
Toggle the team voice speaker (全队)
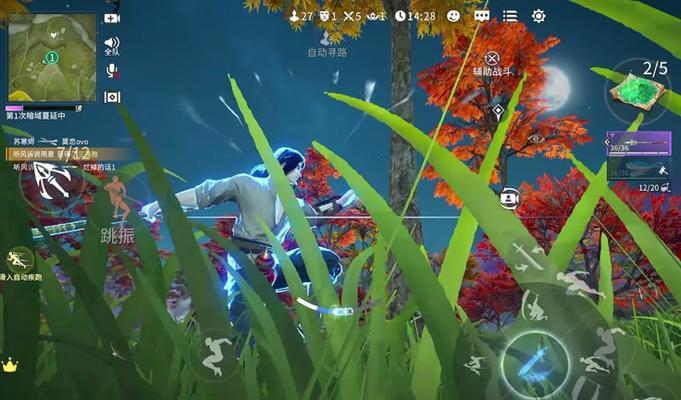click(112, 44)
